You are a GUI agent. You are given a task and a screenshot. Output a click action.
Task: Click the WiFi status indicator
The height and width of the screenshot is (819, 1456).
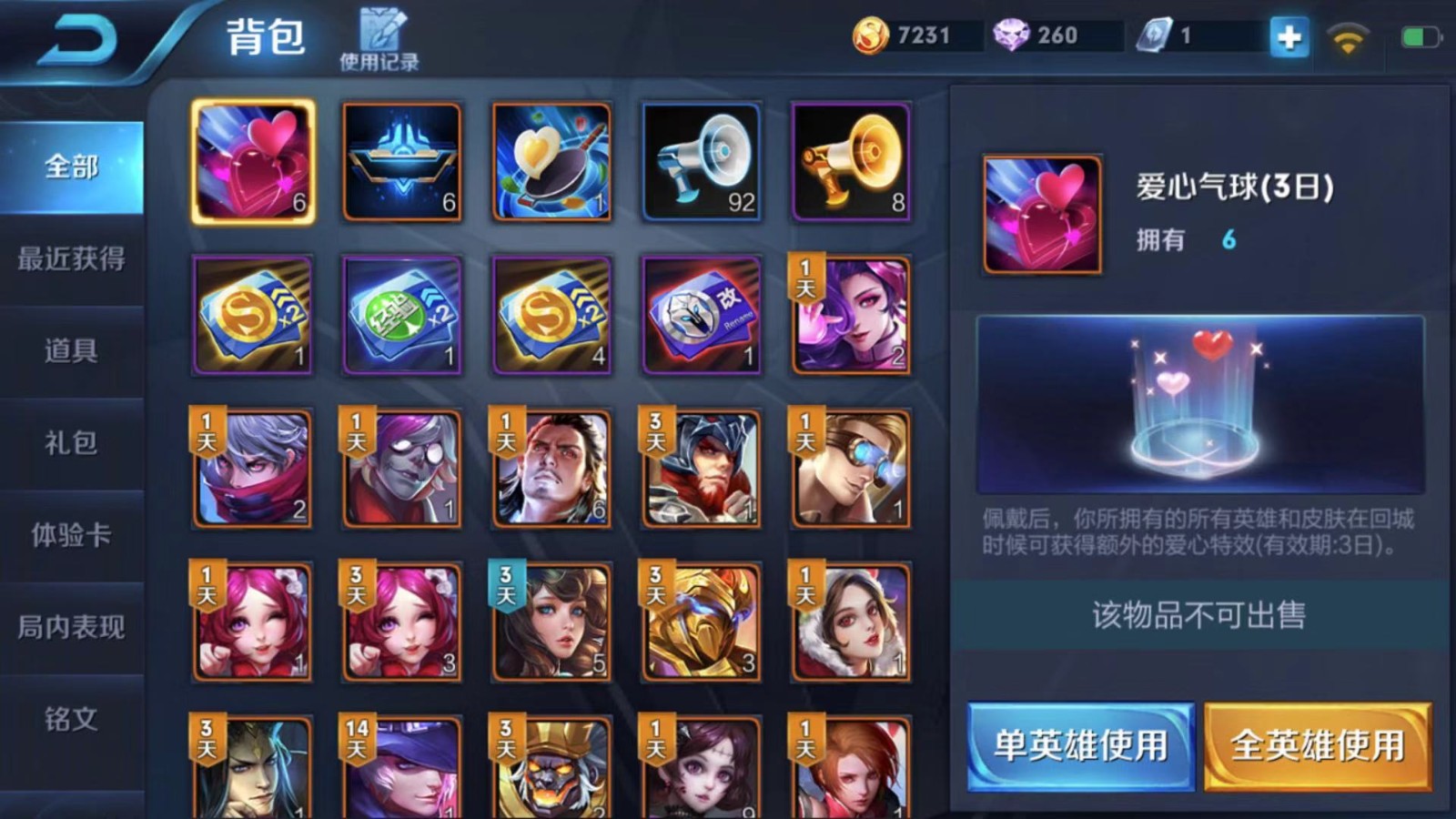1347,40
